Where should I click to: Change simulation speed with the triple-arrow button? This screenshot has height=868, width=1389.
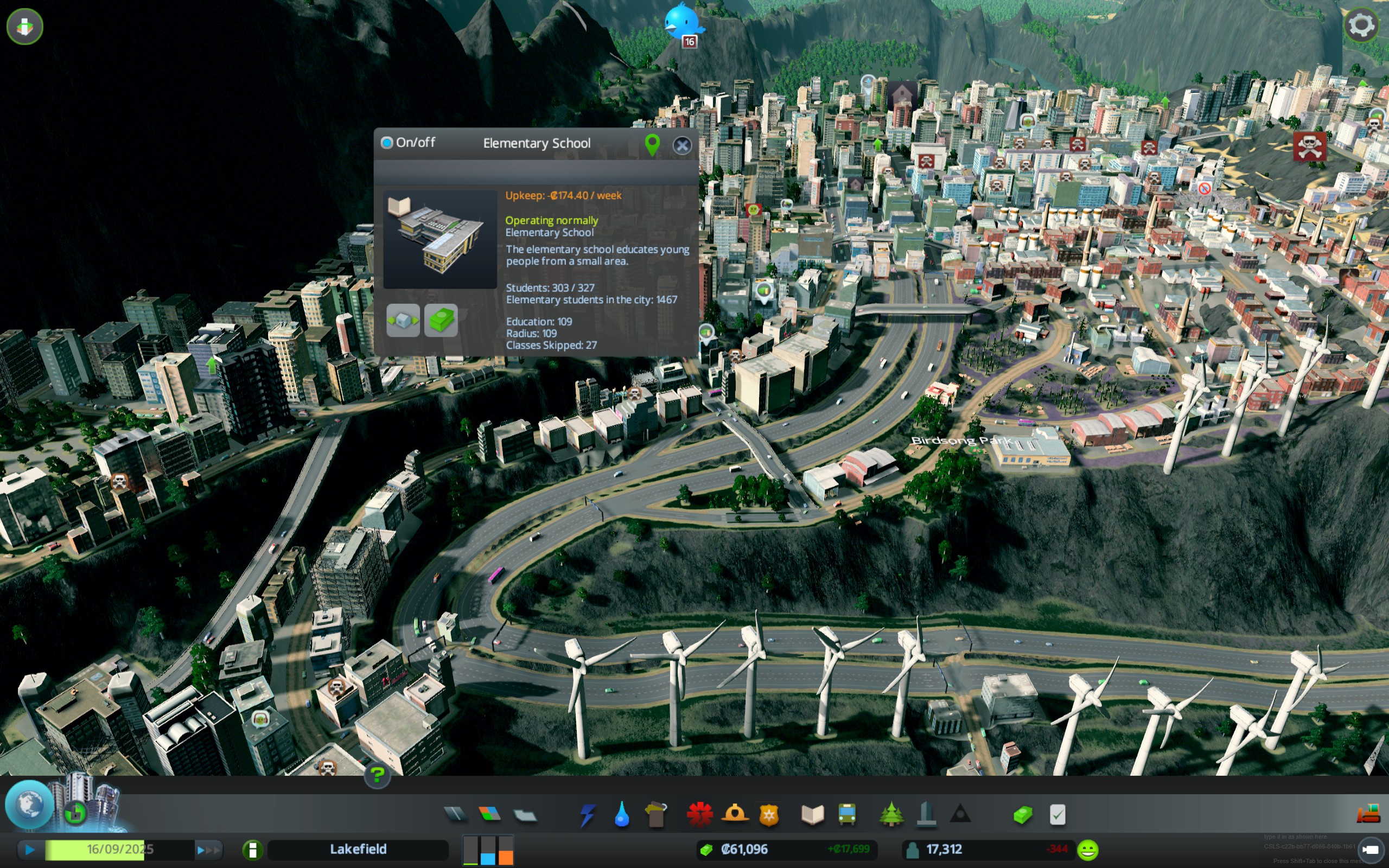207,850
